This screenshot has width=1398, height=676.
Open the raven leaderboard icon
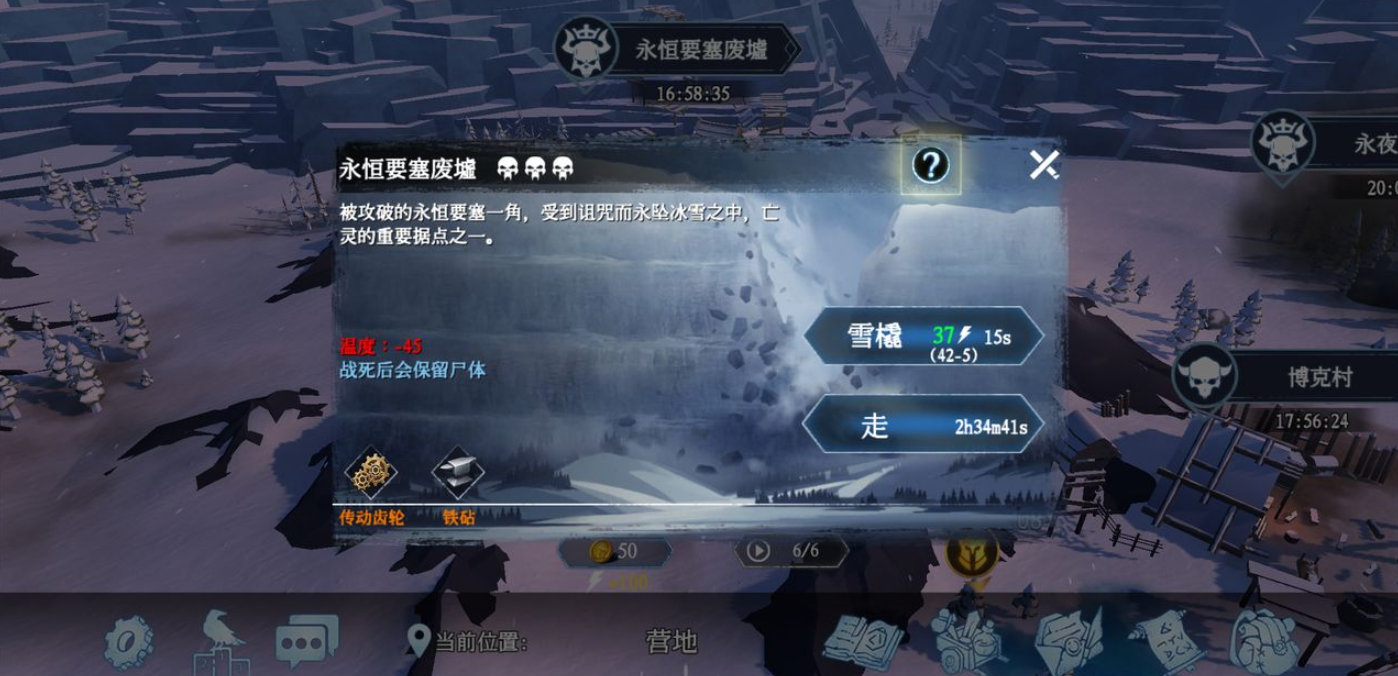pos(218,638)
